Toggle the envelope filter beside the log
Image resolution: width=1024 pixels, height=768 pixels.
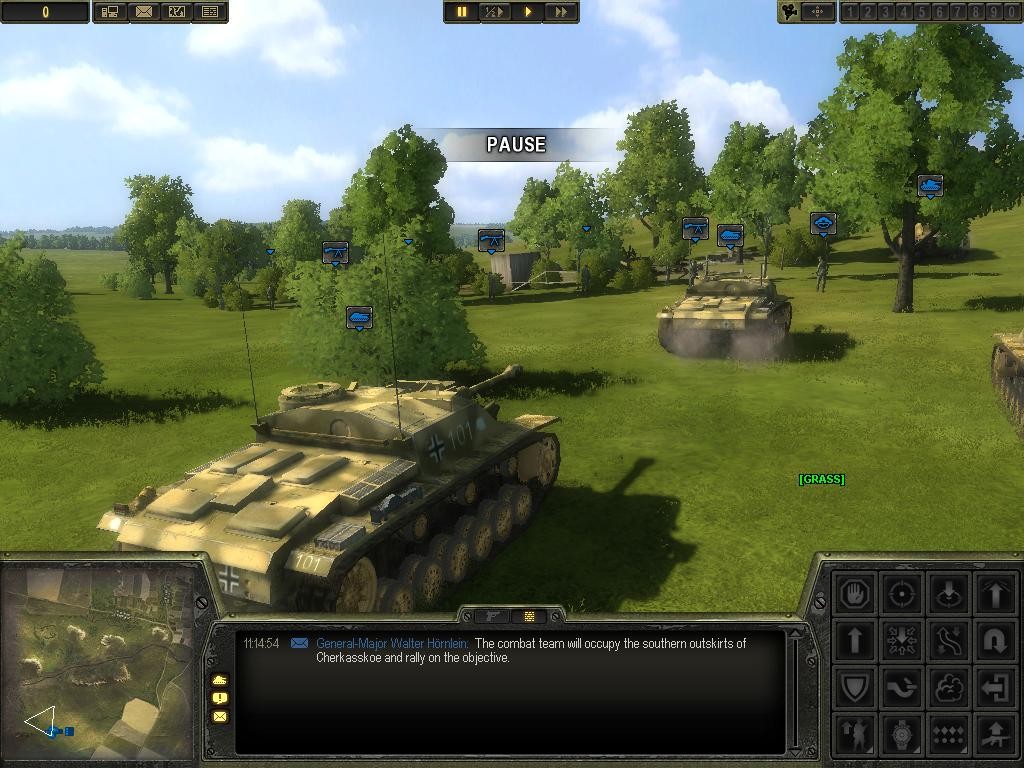220,716
